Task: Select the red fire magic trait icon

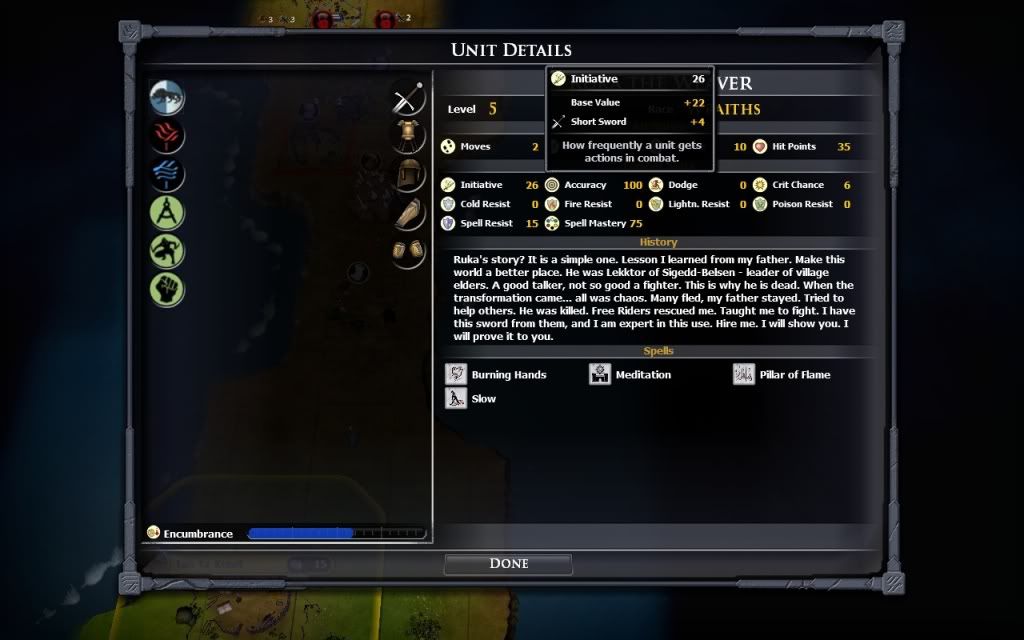Action: pyautogui.click(x=167, y=136)
